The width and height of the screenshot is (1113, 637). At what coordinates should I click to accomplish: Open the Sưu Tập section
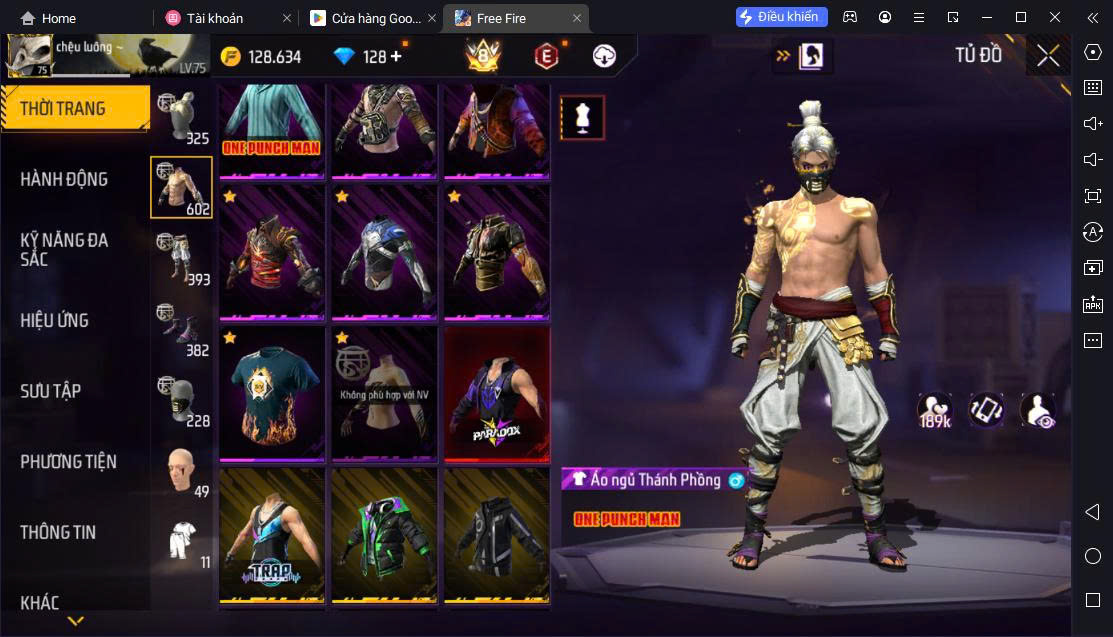51,391
